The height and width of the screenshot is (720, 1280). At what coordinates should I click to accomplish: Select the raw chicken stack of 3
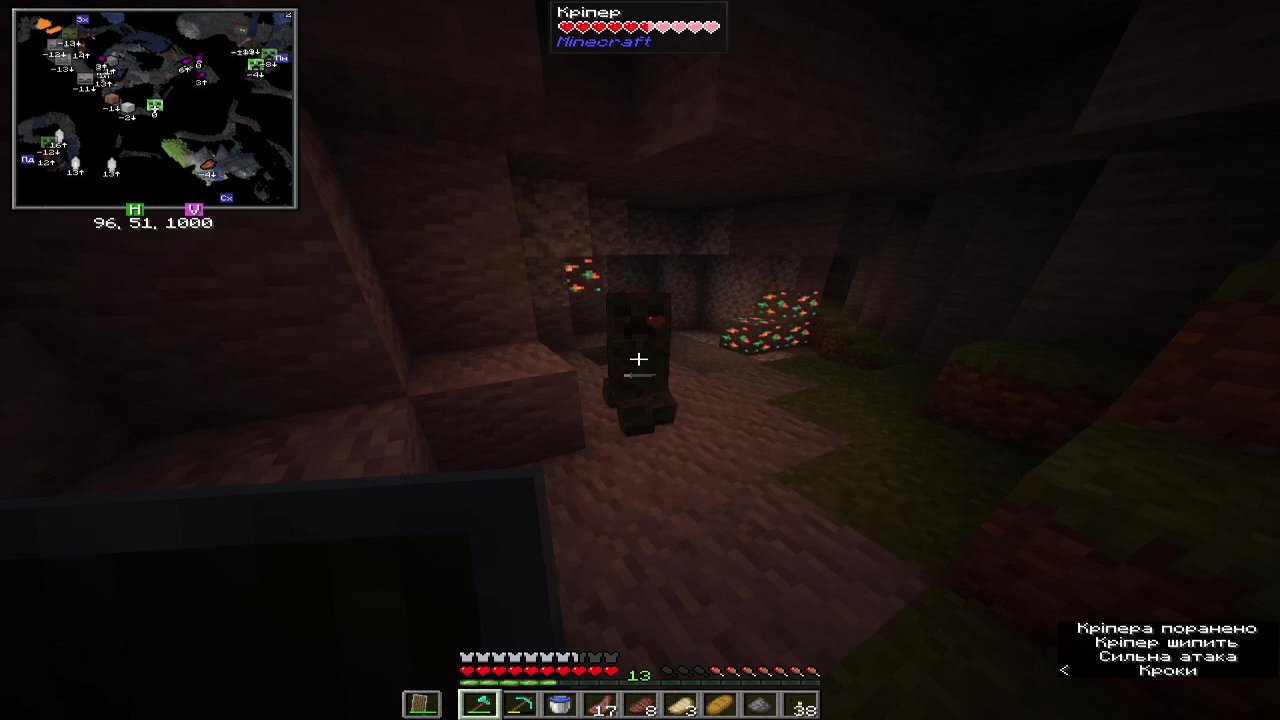681,703
